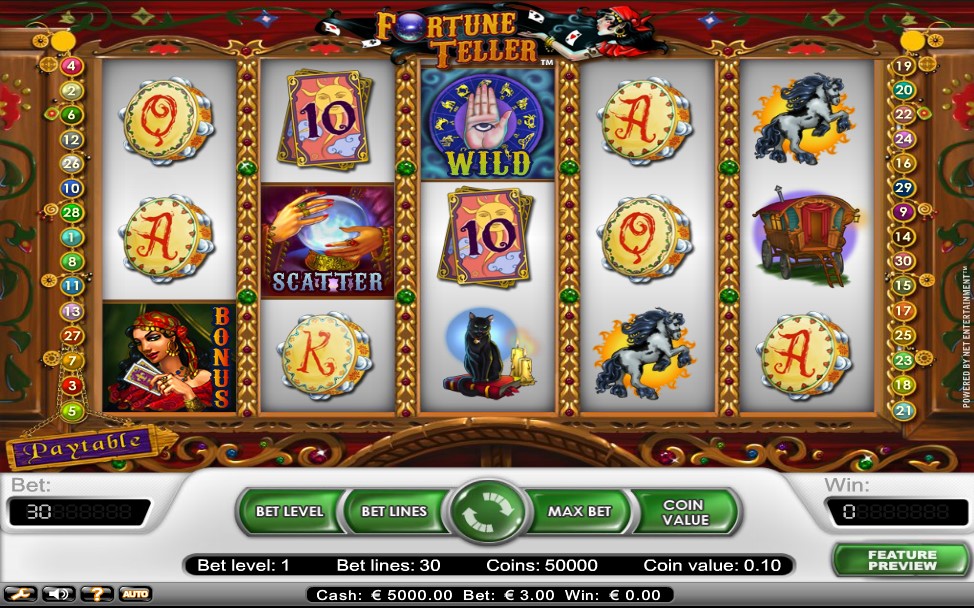This screenshot has height=608, width=974.
Task: Choose payline number 28 marker
Action: (x=71, y=212)
